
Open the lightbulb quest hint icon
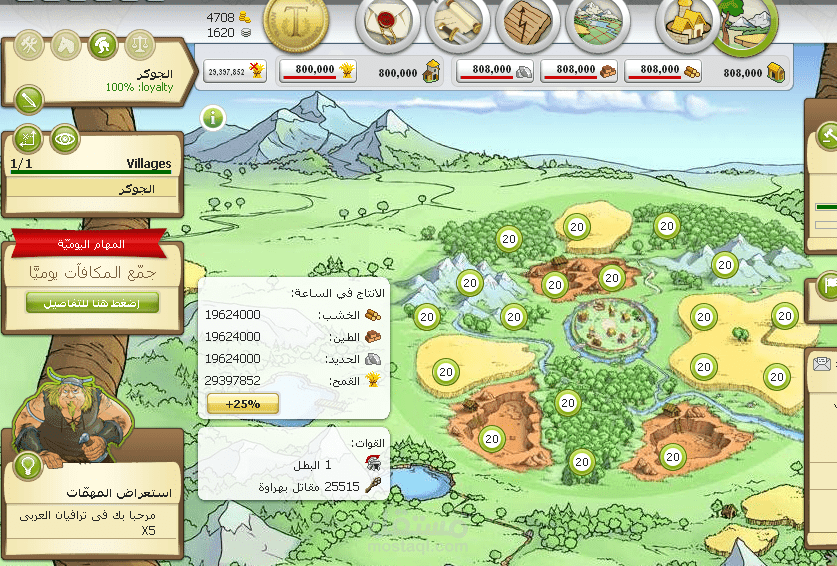(26, 465)
